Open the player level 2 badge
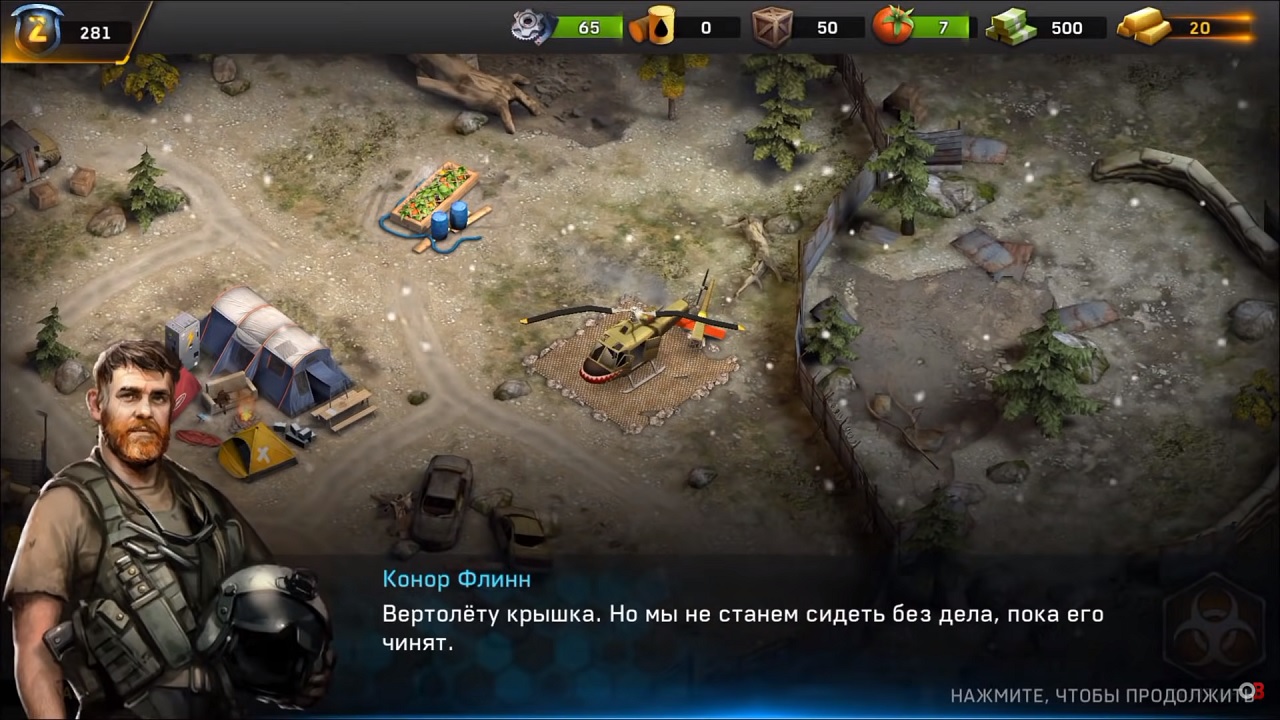The width and height of the screenshot is (1280, 720). (x=38, y=29)
